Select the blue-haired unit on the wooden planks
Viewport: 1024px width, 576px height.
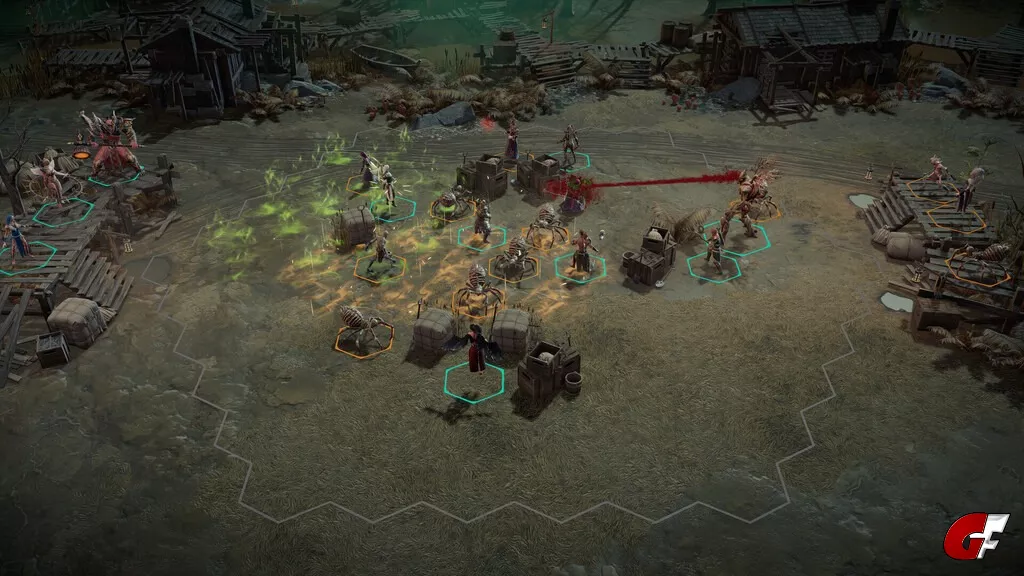16,240
